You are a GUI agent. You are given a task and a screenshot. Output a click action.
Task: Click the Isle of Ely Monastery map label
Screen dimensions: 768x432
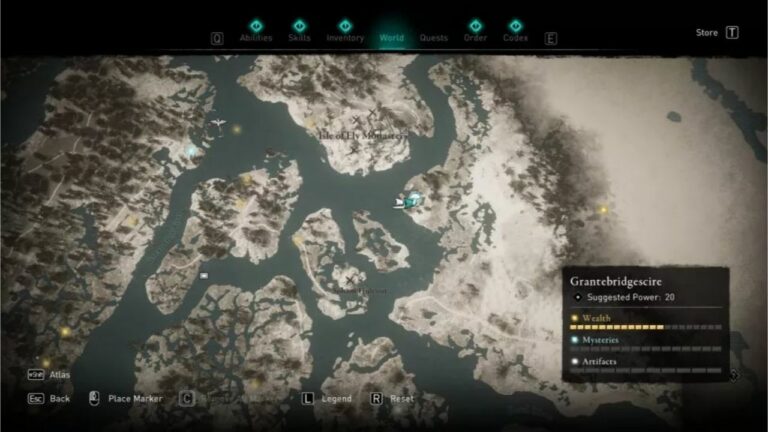tap(362, 133)
